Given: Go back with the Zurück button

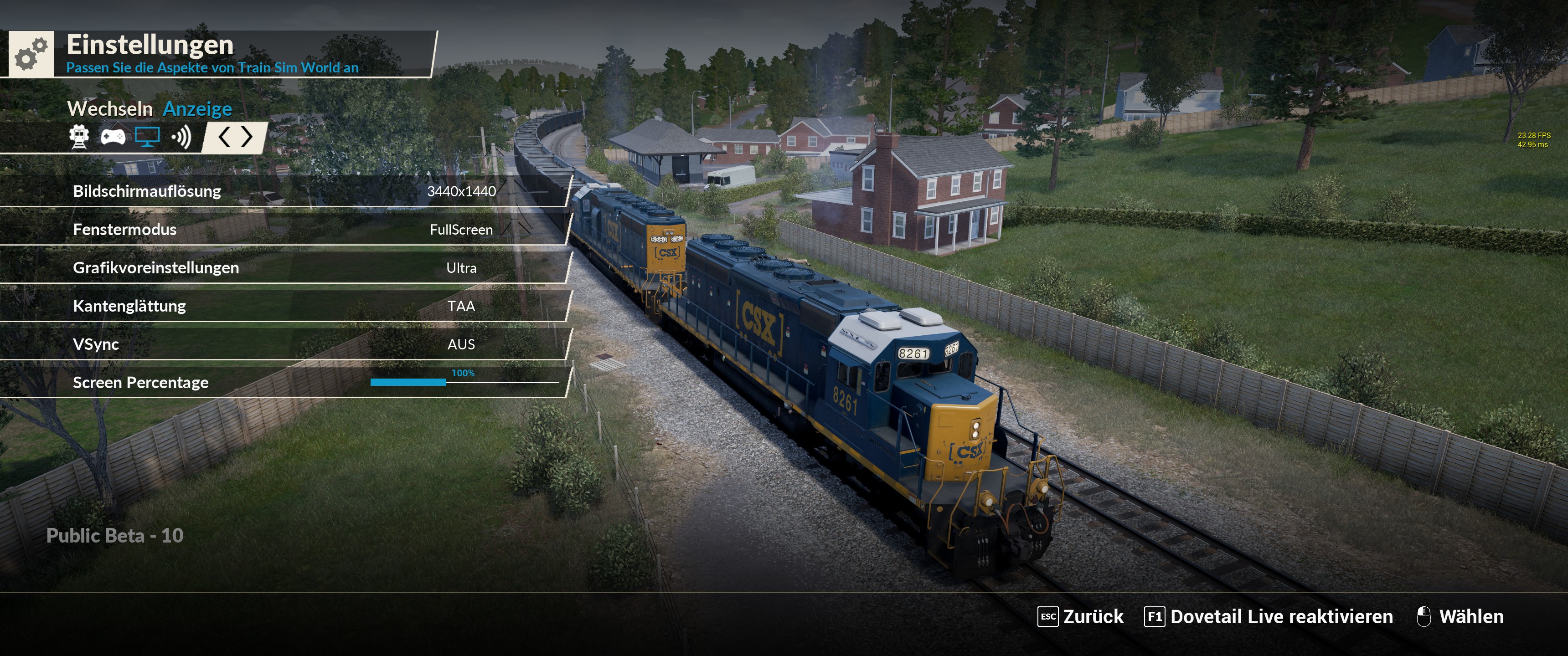Looking at the screenshot, I should click(x=1080, y=616).
